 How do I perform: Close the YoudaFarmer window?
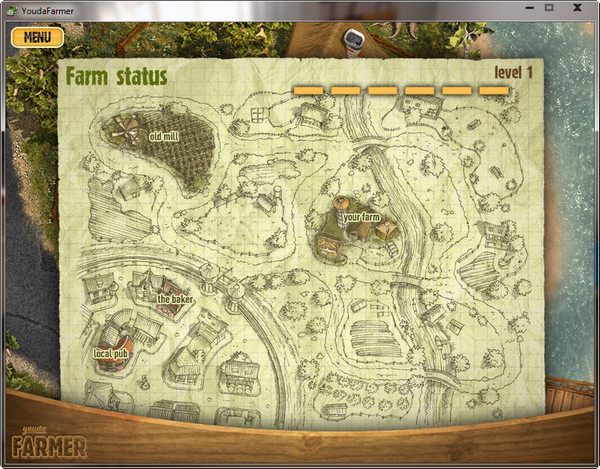578,7
